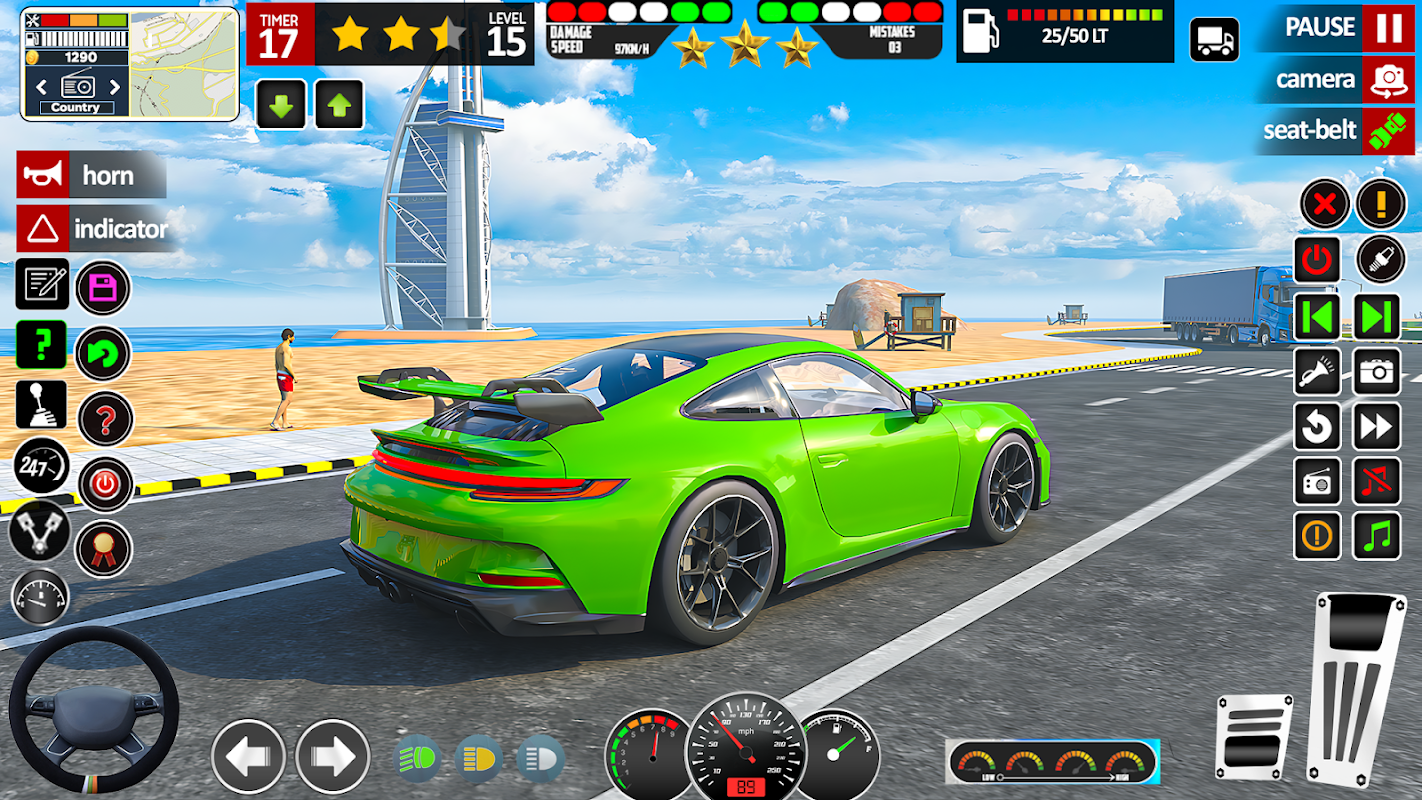Image resolution: width=1422 pixels, height=800 pixels.
Task: Pause the game
Action: tap(1387, 27)
